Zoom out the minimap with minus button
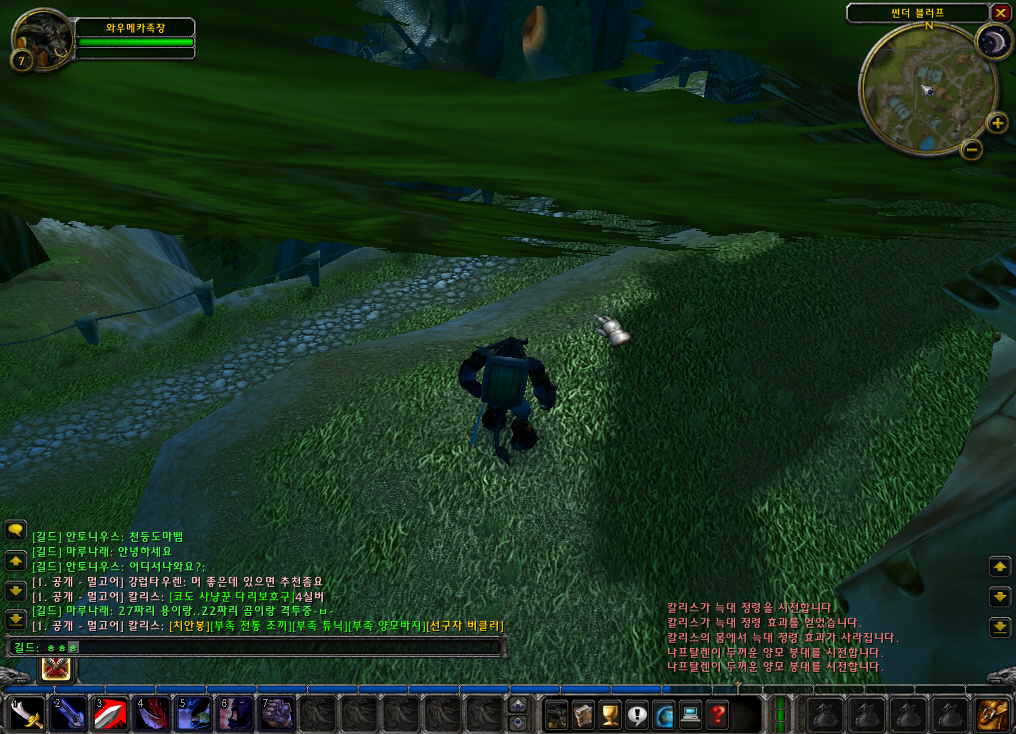This screenshot has height=734, width=1016. (970, 150)
